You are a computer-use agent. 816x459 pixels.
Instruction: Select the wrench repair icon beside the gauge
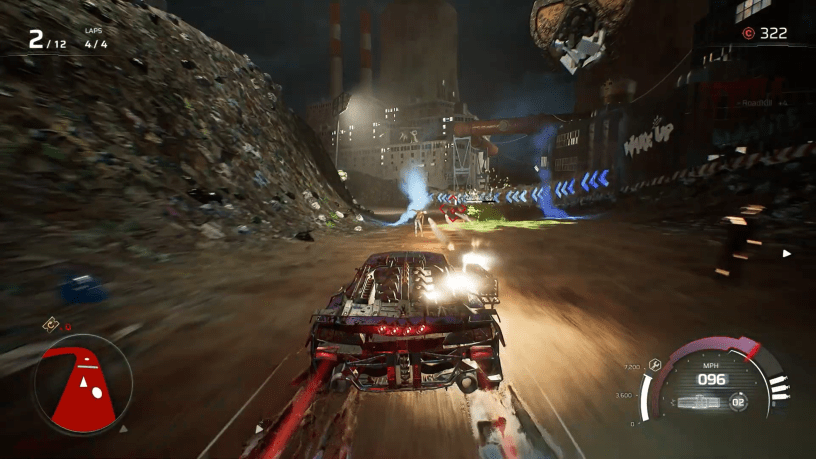coord(654,365)
